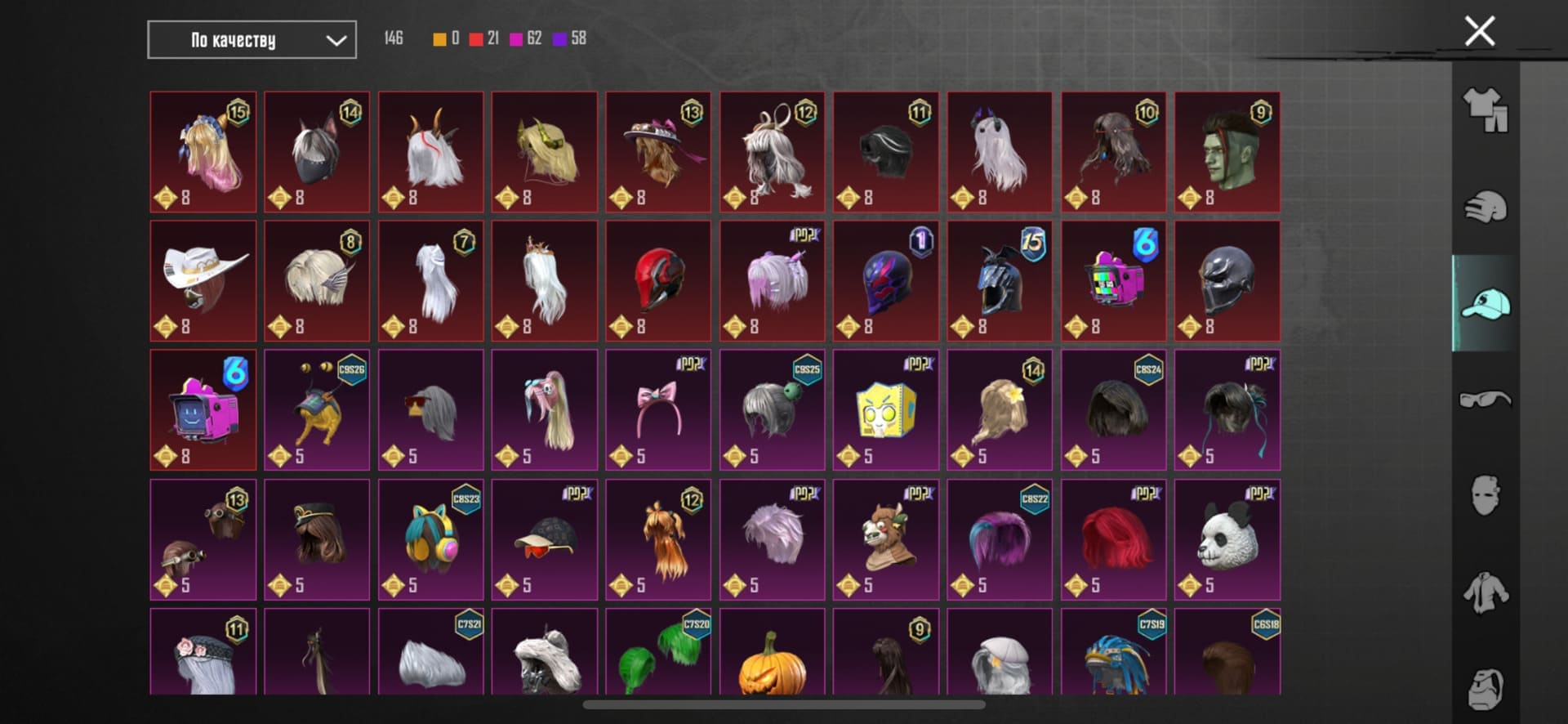Pick the red motorcycle helmet
The width and height of the screenshot is (1568, 724).
tap(658, 281)
